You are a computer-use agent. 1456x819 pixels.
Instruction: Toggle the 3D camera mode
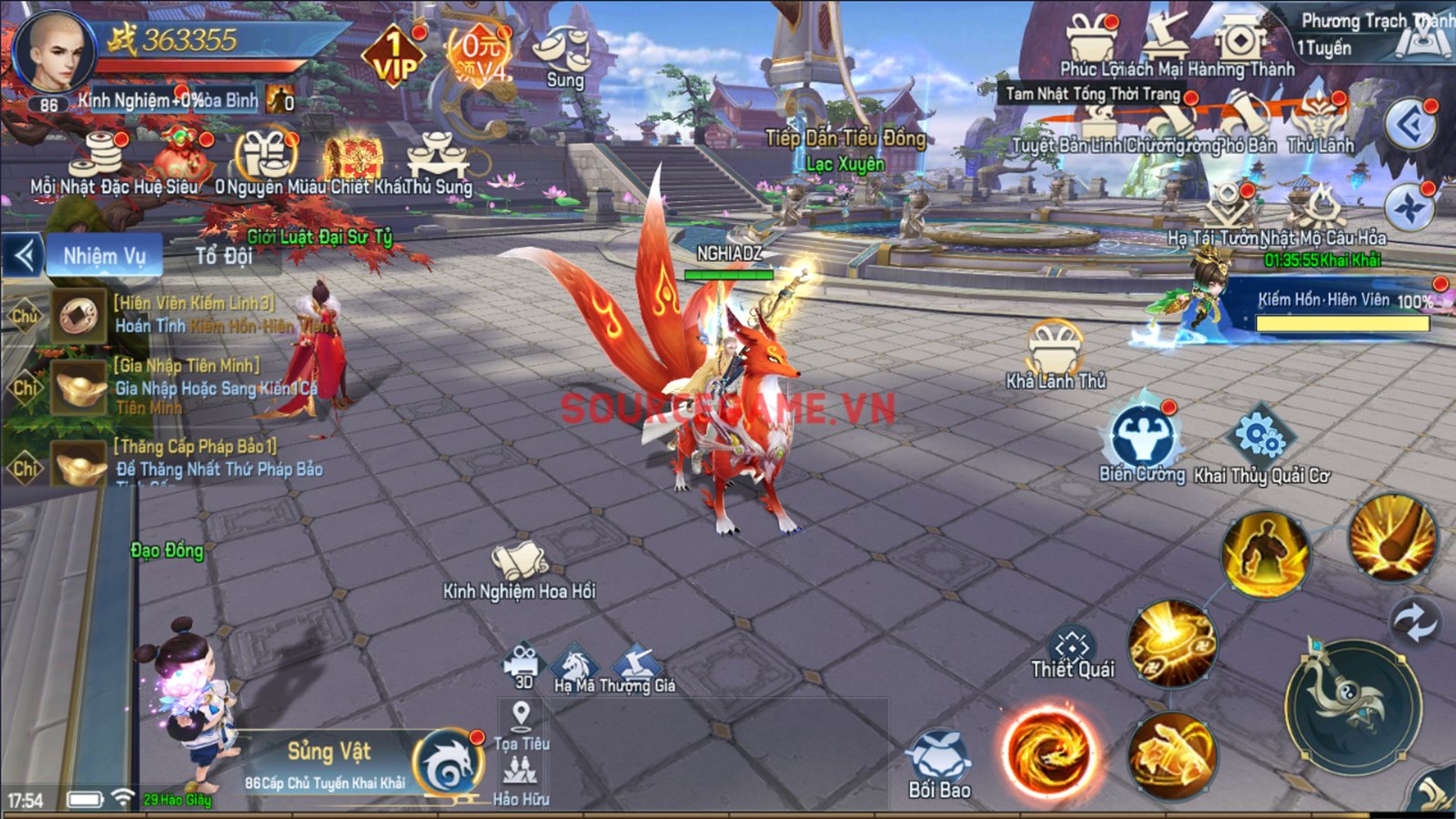[x=523, y=664]
